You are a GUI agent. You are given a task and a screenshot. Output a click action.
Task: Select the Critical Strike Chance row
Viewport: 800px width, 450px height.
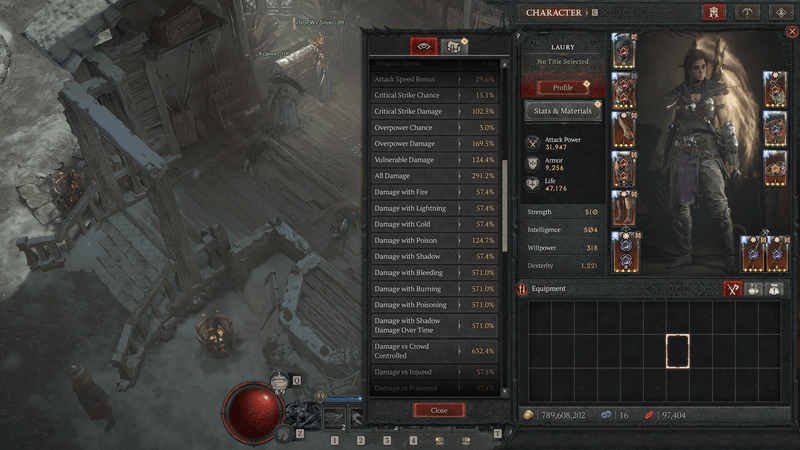click(x=435, y=95)
